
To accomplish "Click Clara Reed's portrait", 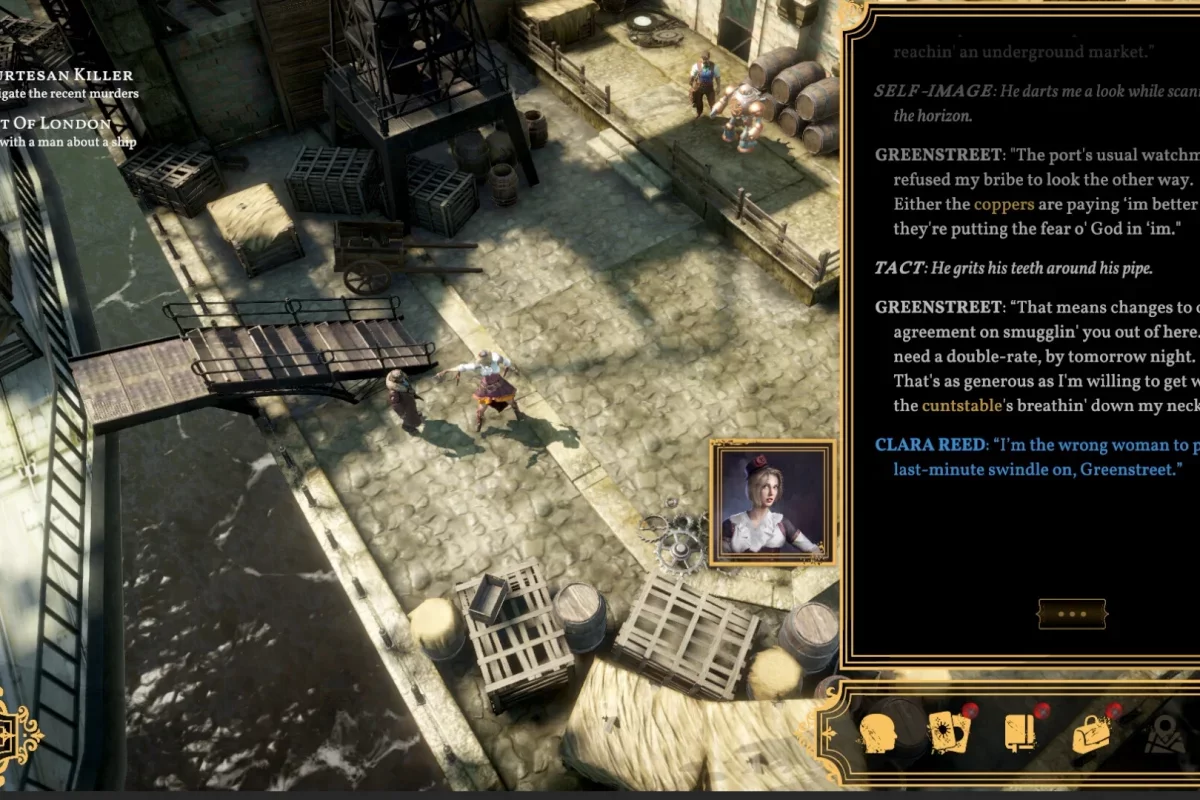I will [772, 503].
